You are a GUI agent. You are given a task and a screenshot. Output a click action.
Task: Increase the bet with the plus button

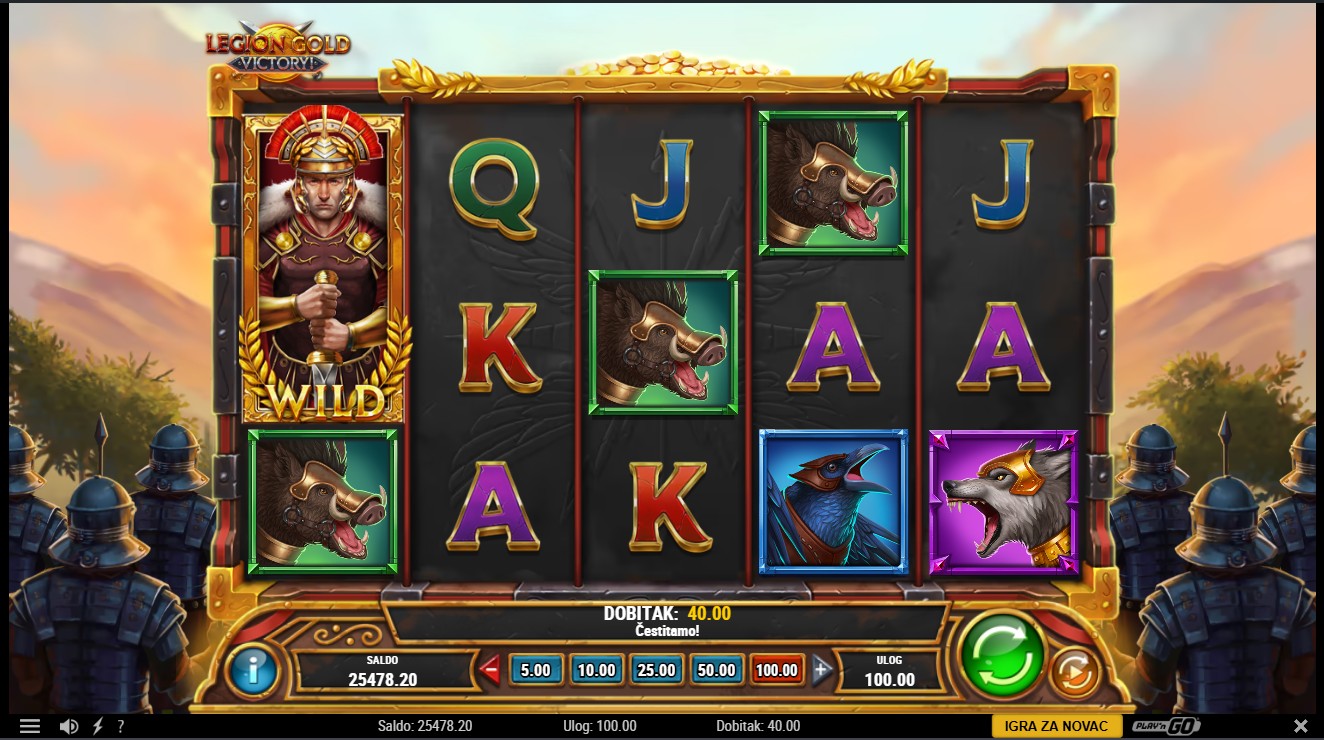coord(822,670)
